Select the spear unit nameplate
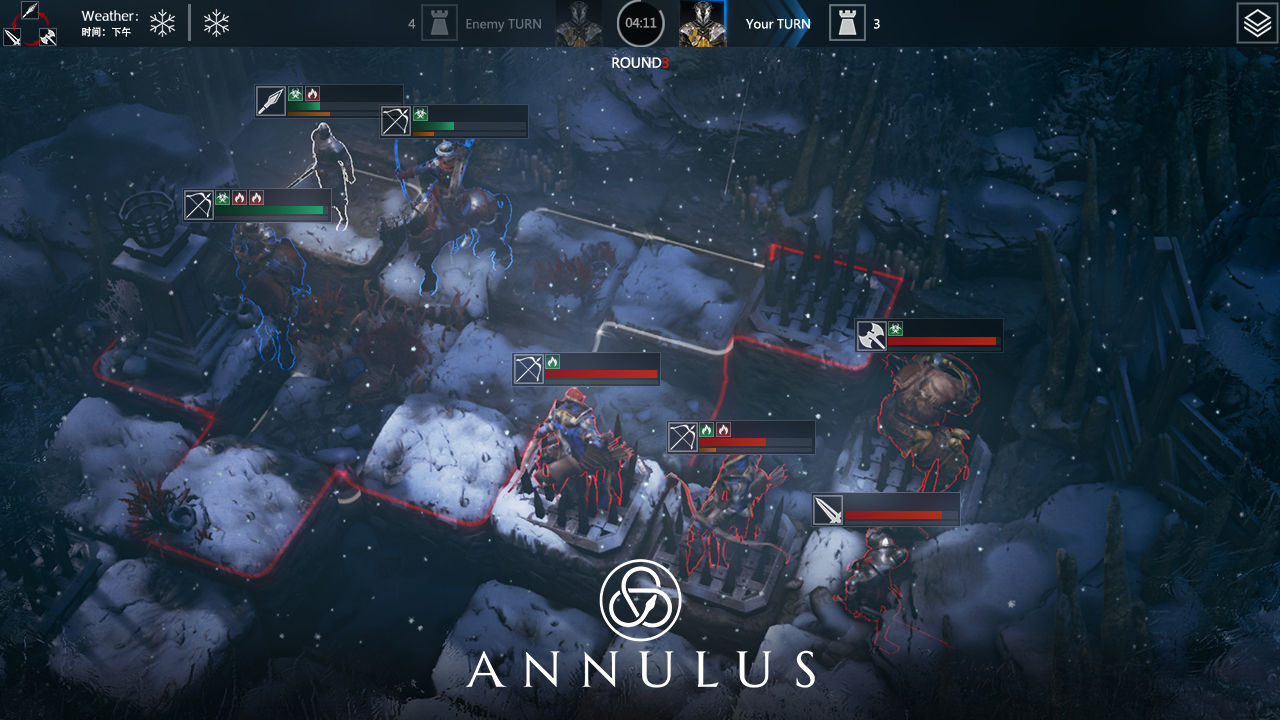The height and width of the screenshot is (720, 1280). (271, 101)
